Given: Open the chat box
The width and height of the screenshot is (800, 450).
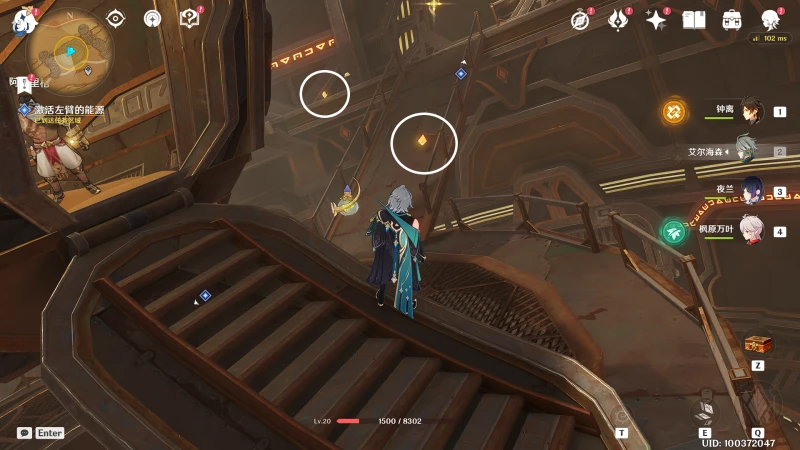Looking at the screenshot, I should coord(25,433).
